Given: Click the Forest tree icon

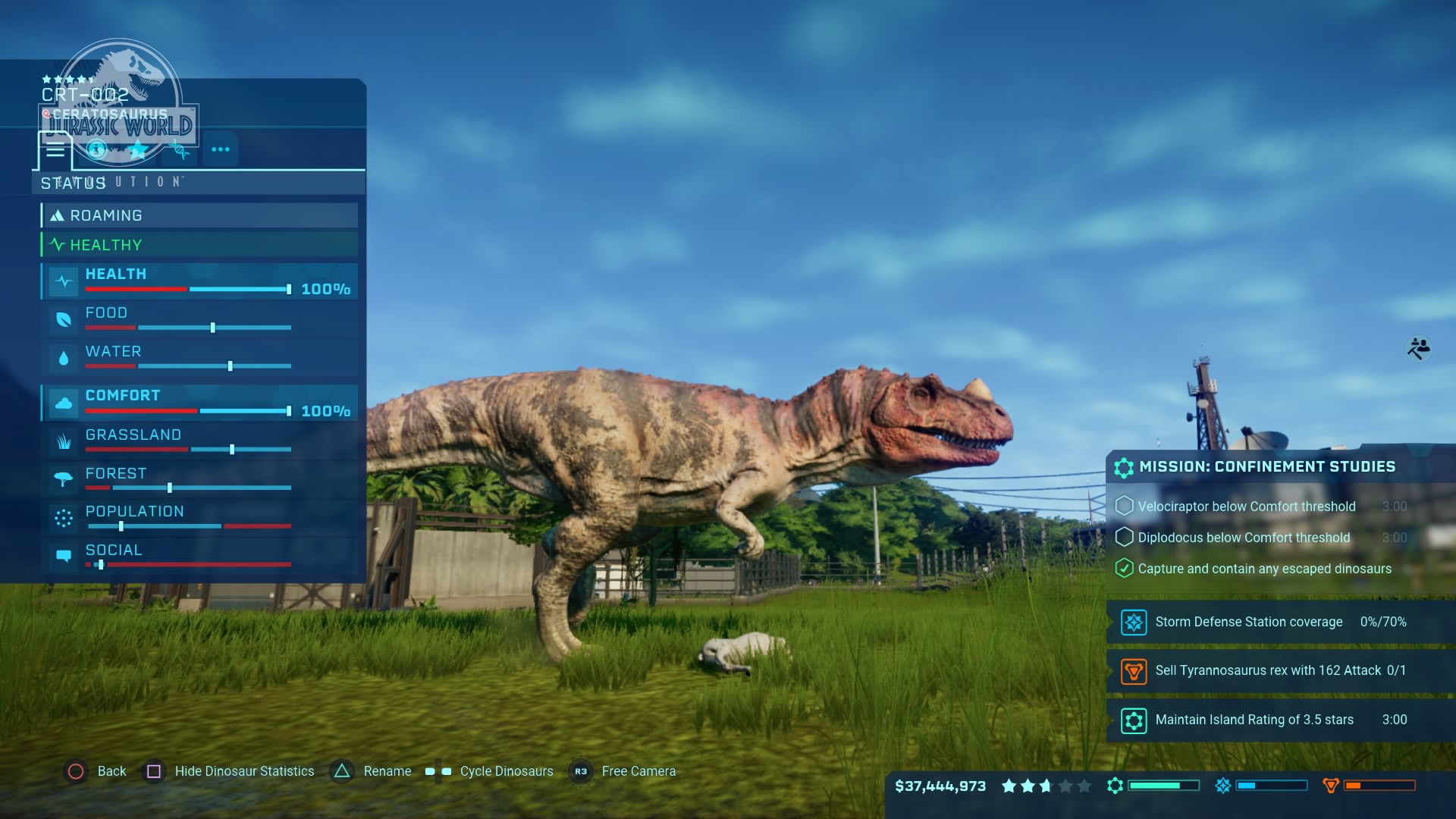Looking at the screenshot, I should pos(64,481).
